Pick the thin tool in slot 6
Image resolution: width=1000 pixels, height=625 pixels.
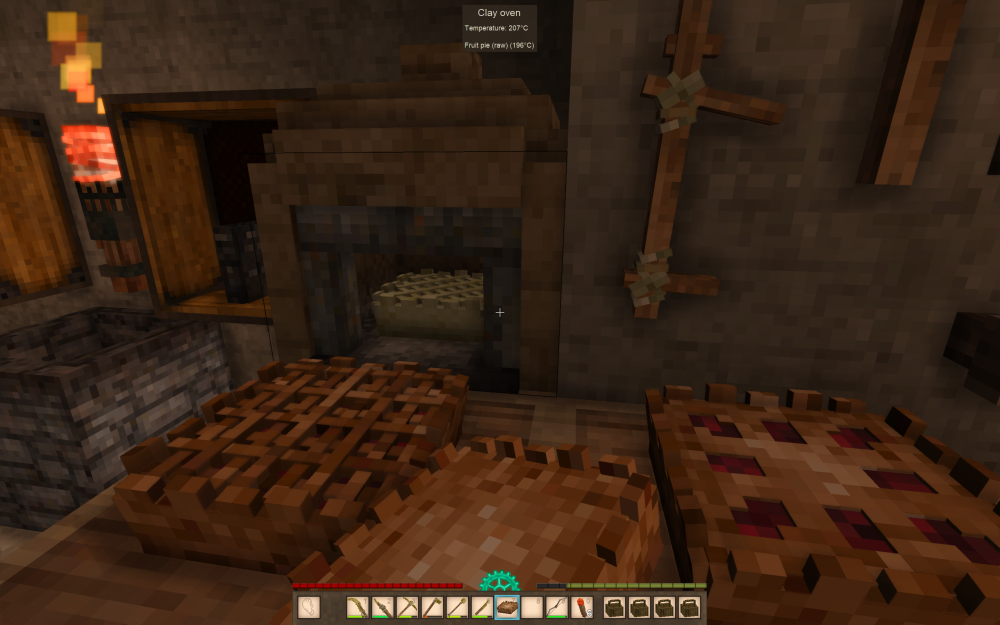[x=482, y=607]
